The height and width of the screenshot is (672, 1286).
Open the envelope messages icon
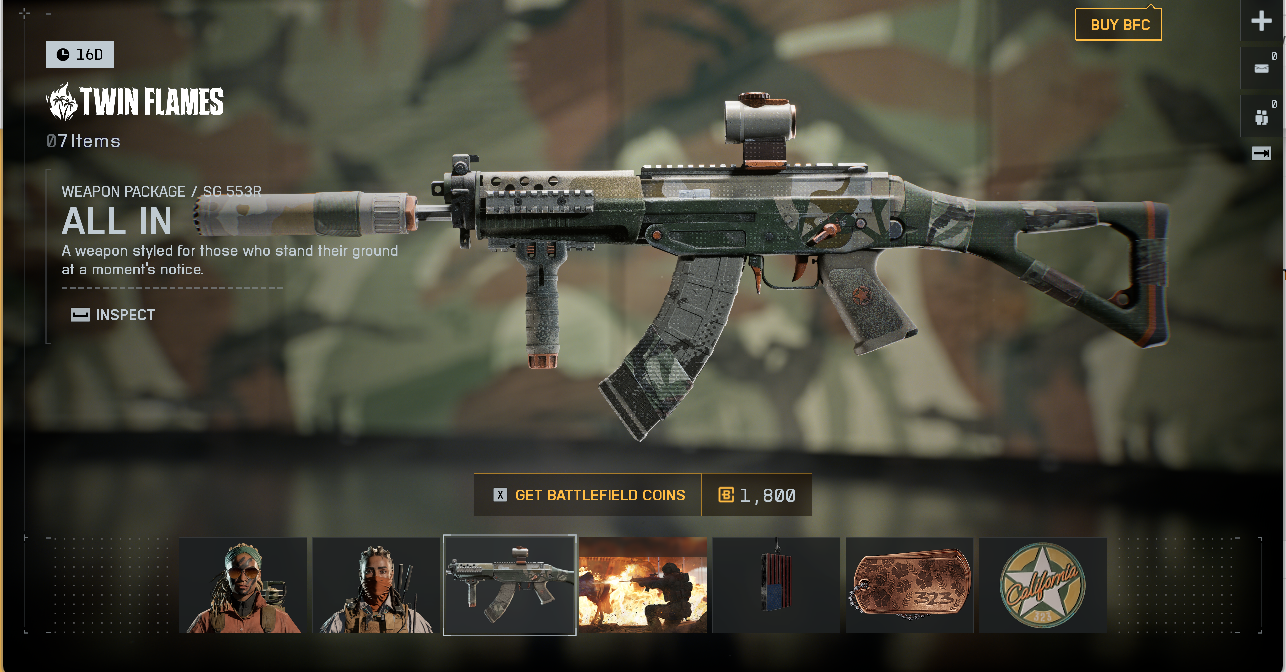point(1261,70)
